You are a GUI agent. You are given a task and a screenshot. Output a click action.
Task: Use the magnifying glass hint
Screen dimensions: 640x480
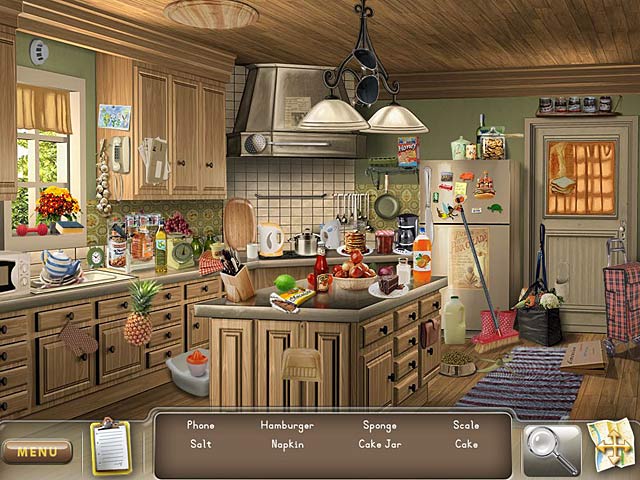[551, 449]
